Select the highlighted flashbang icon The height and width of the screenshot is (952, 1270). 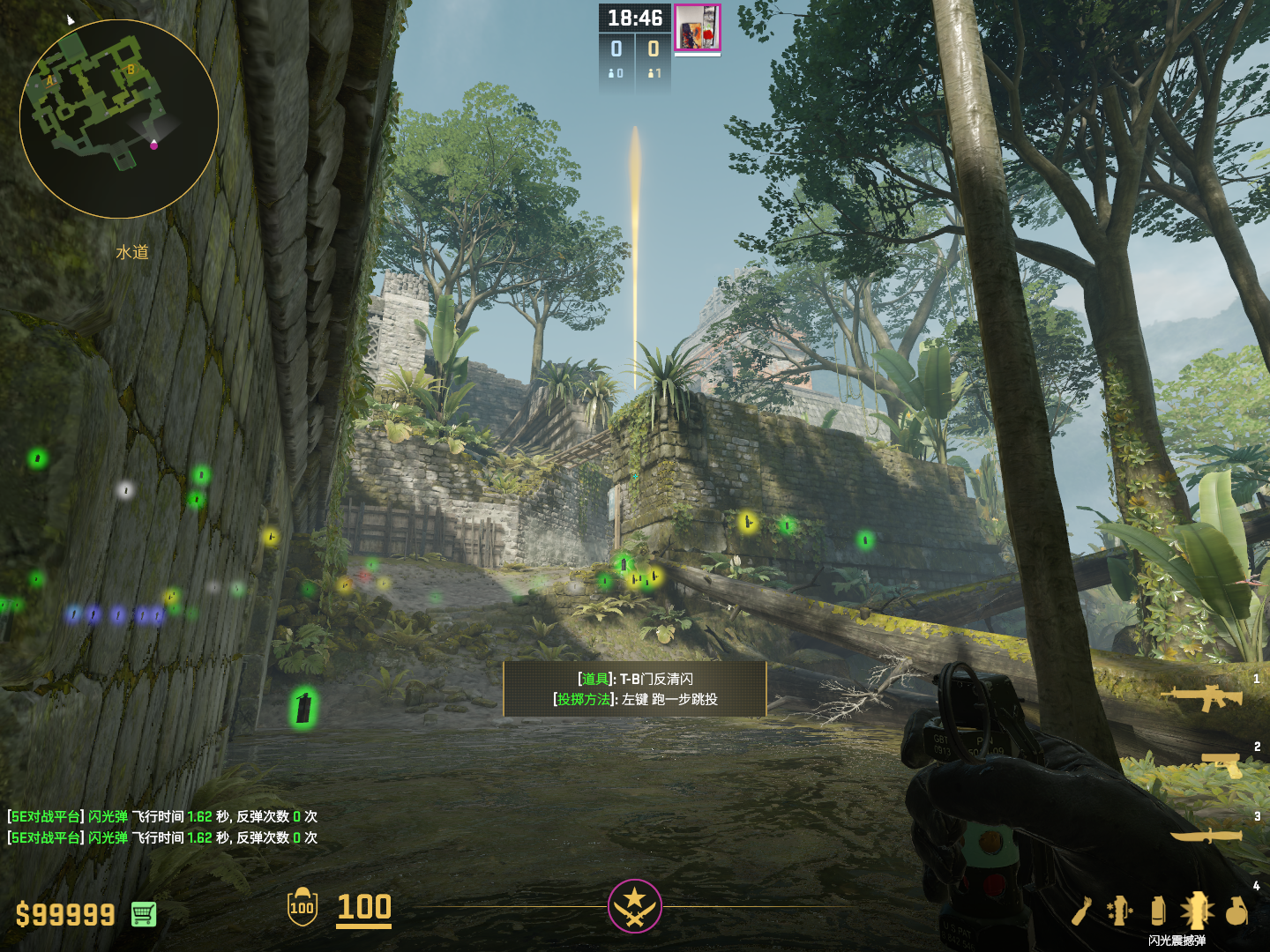[x=1197, y=911]
